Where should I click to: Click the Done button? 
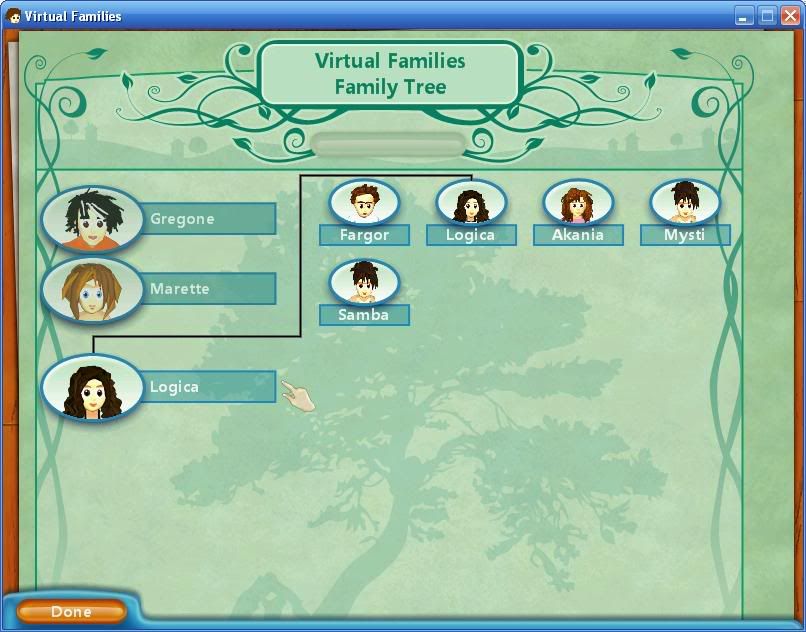pos(71,611)
